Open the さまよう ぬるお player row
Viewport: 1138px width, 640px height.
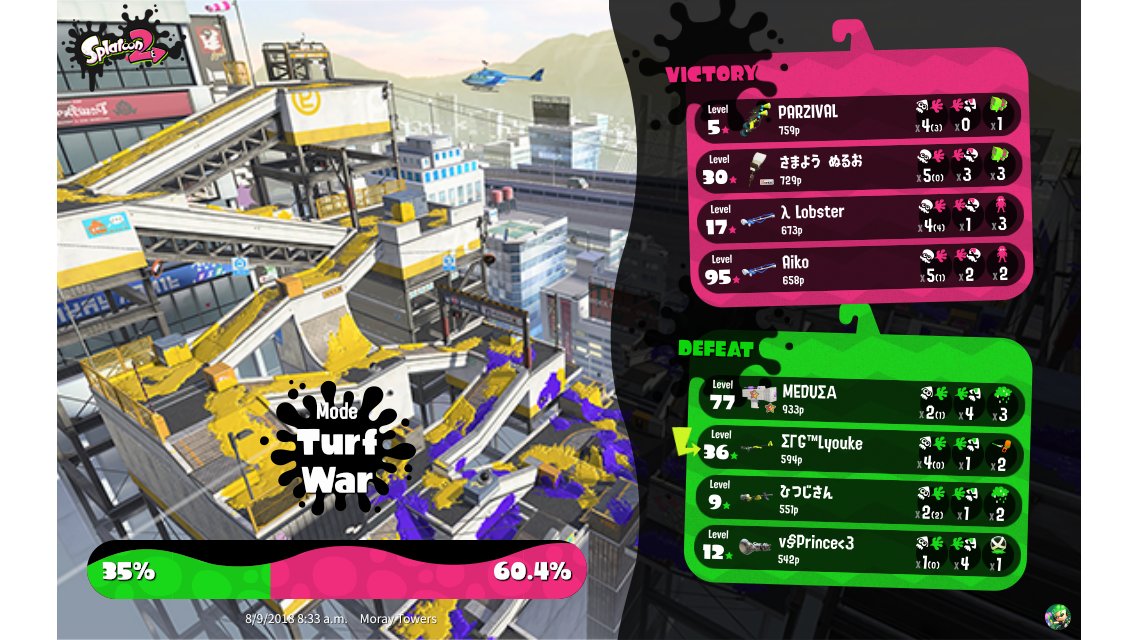858,166
